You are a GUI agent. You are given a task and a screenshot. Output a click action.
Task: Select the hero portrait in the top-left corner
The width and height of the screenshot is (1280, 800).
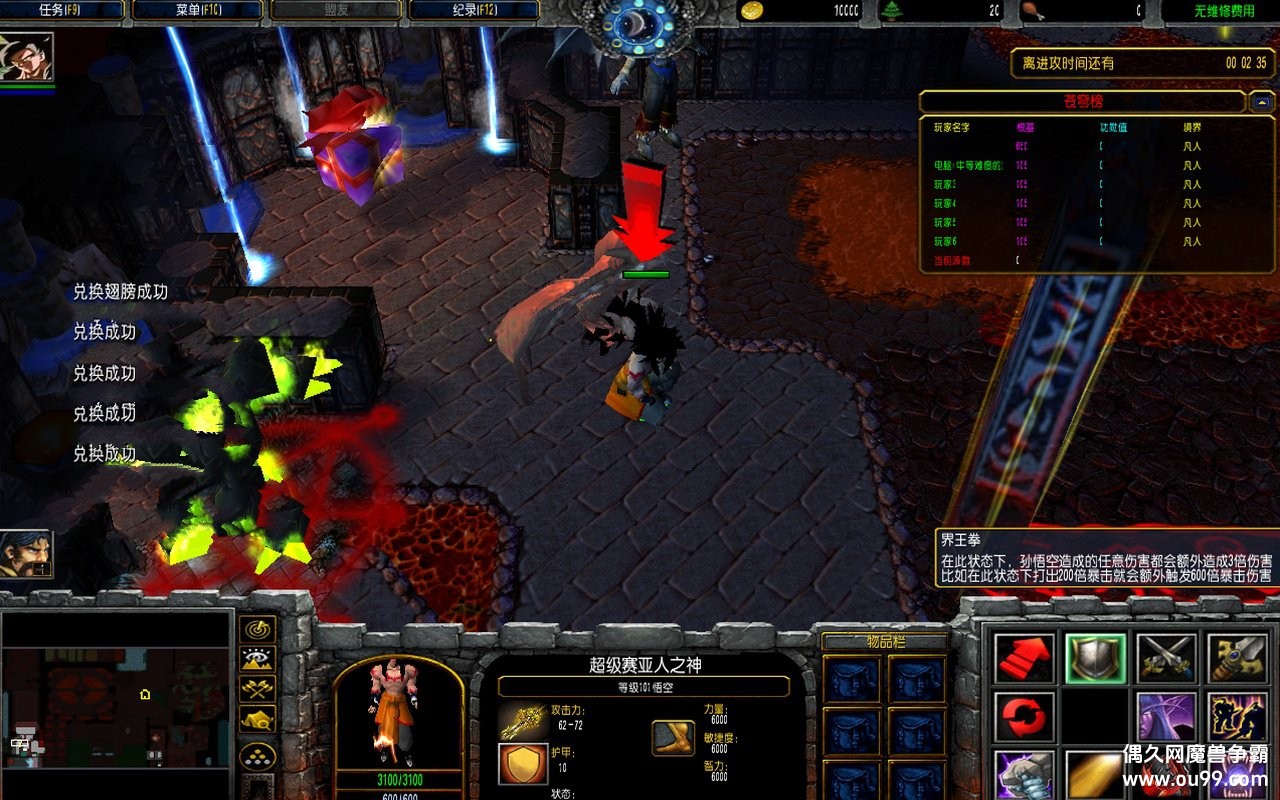click(26, 58)
